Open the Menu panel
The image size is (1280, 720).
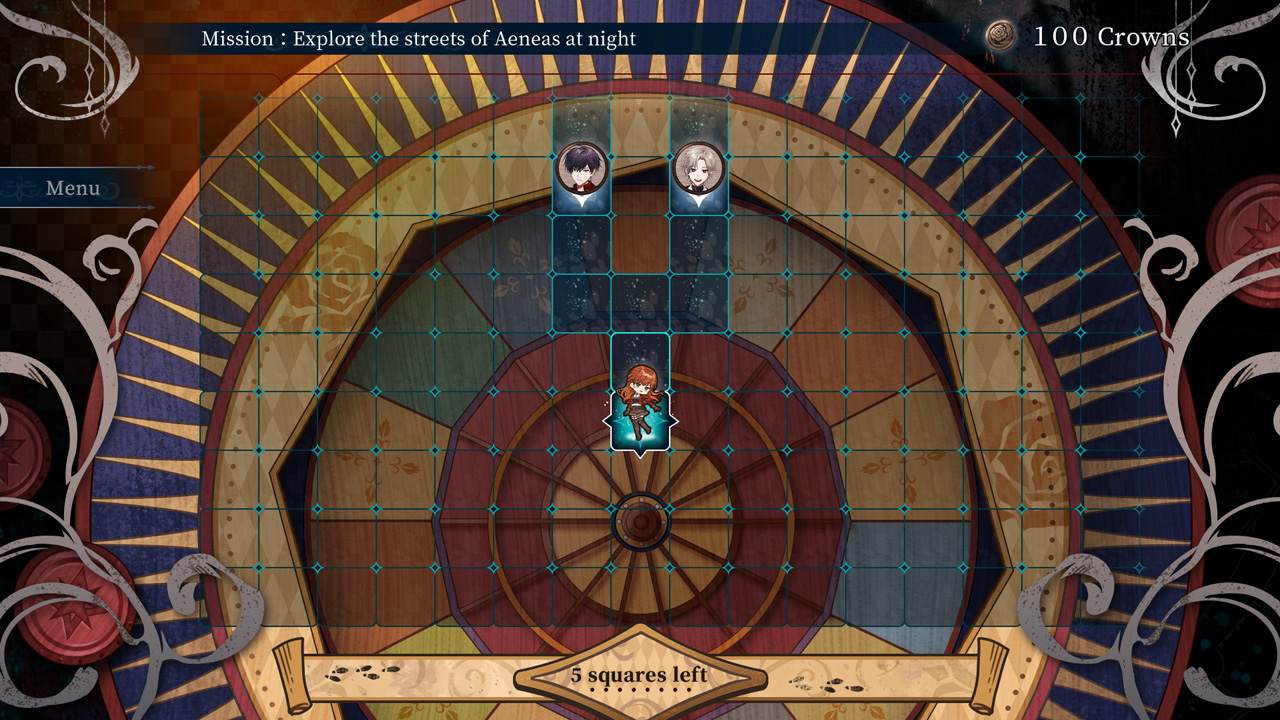click(x=73, y=188)
